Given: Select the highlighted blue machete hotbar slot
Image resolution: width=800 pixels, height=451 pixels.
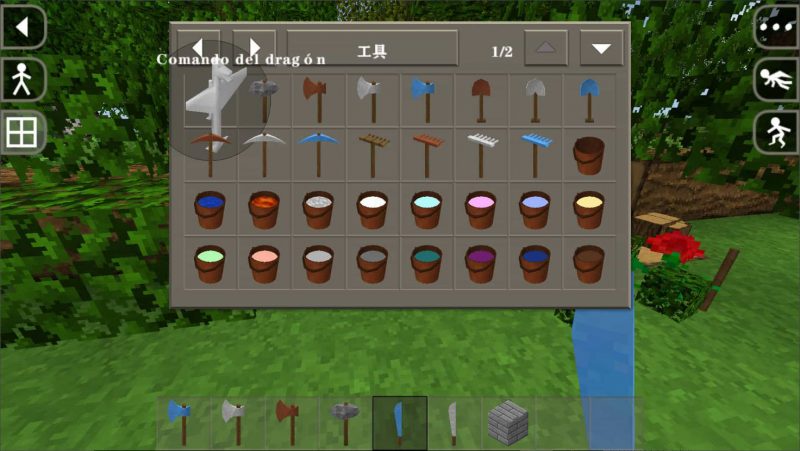Looking at the screenshot, I should point(399,422).
